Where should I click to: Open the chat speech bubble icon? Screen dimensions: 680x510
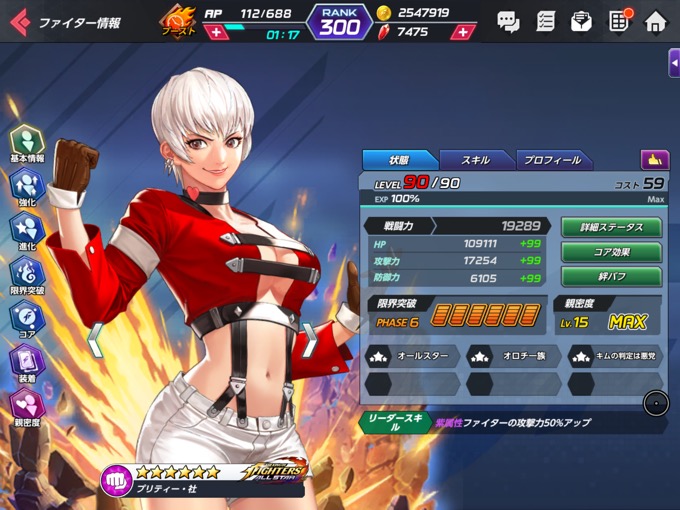point(508,21)
